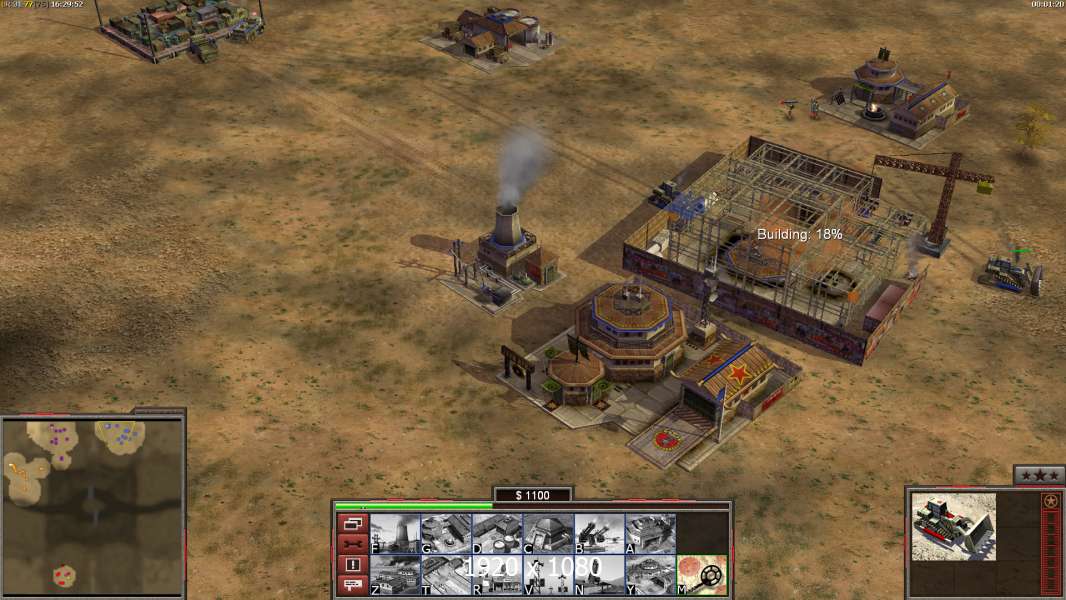Screen dimensions: 1066x600
Task: Pick the build icon with hotkey T
Action: coord(446,575)
